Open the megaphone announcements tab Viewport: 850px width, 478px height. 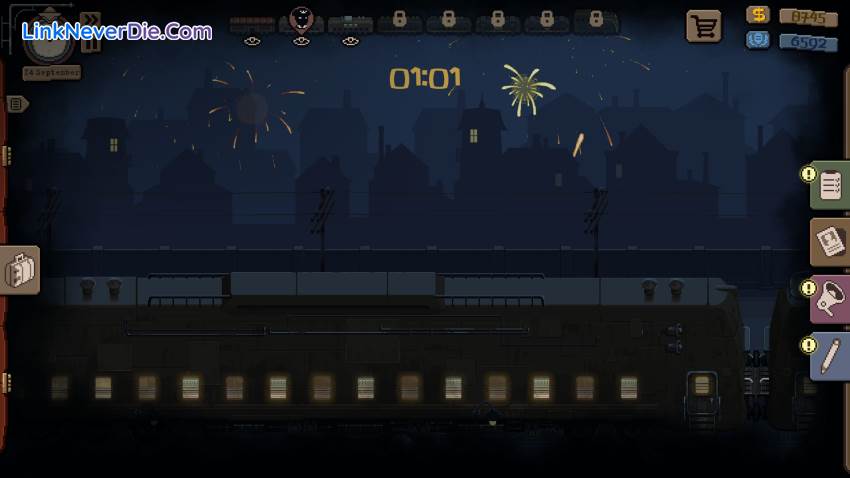830,298
